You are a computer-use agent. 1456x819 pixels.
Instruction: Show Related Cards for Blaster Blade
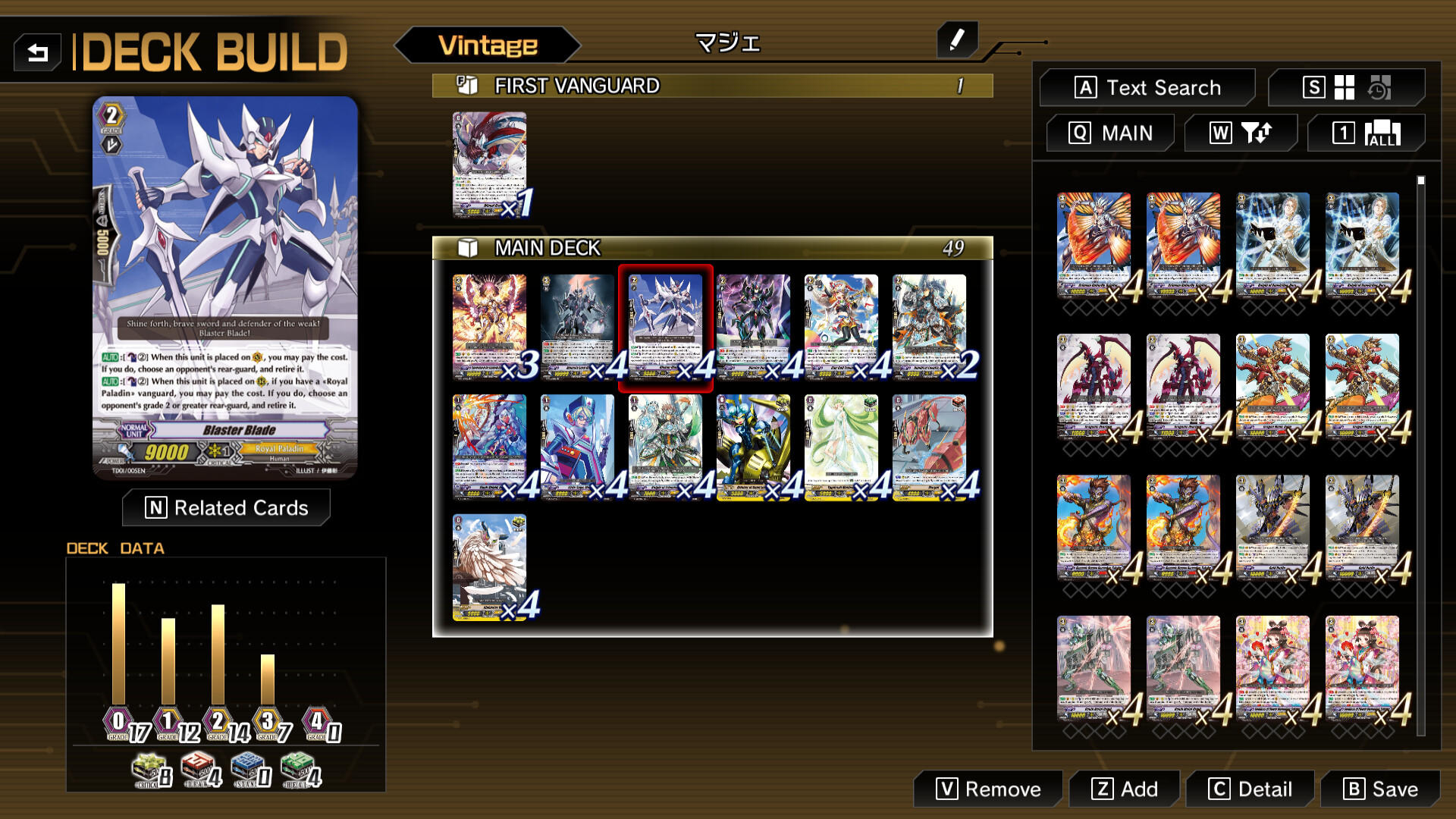coord(226,507)
